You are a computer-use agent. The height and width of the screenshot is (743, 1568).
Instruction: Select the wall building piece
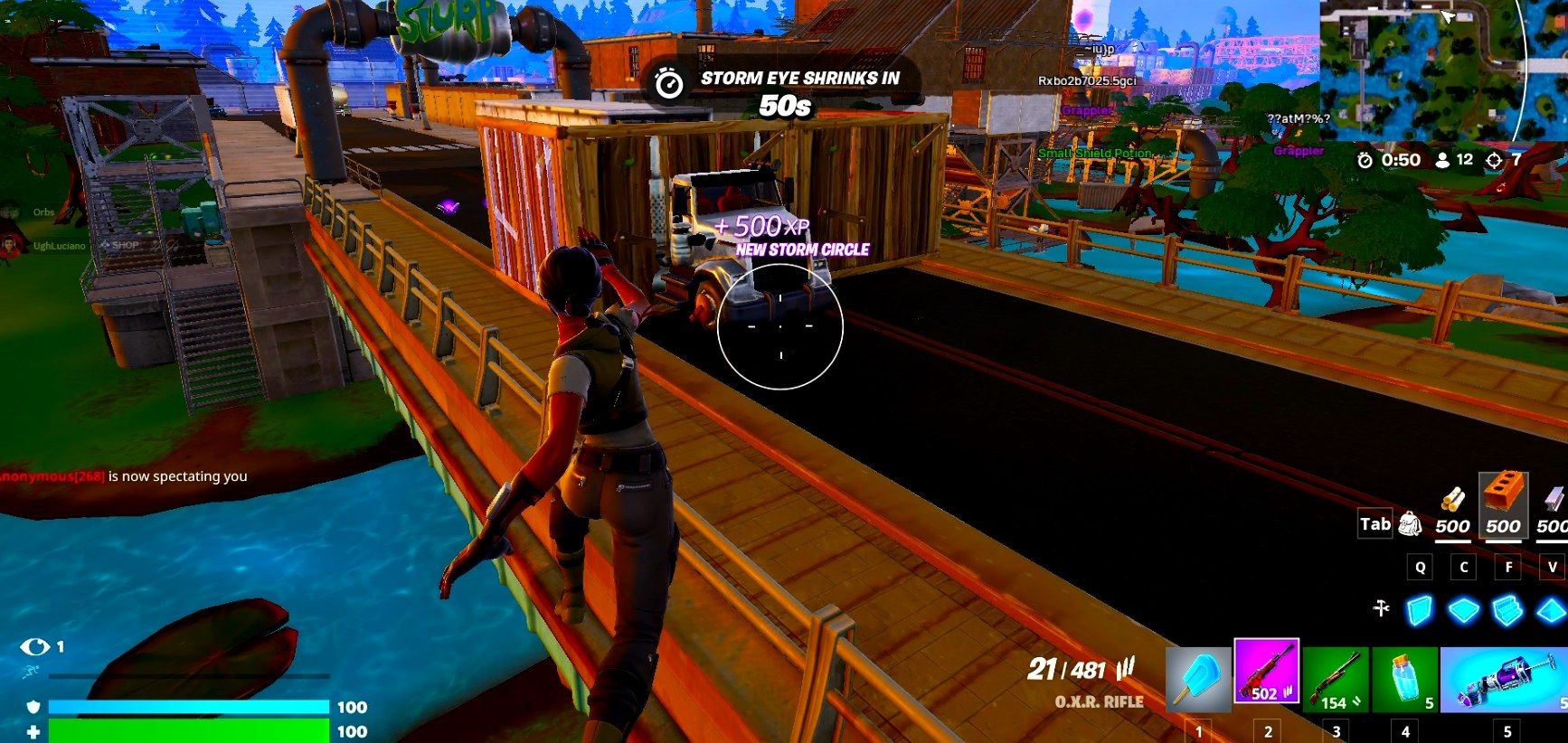click(x=1420, y=610)
